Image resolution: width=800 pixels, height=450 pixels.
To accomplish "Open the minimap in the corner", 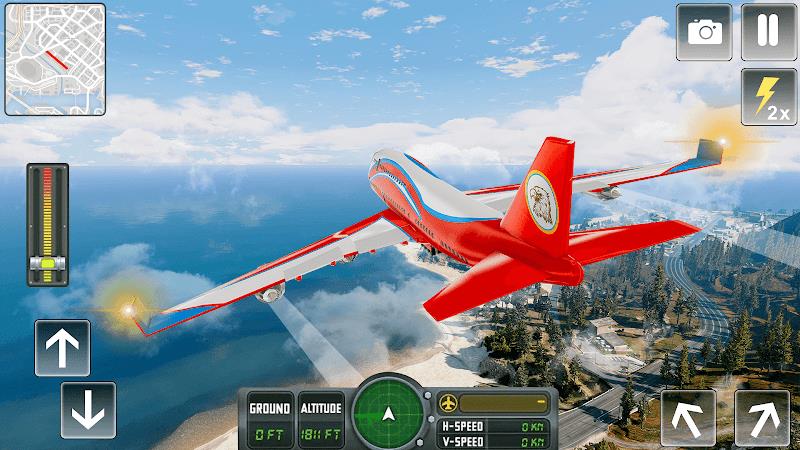I will click(x=55, y=59).
